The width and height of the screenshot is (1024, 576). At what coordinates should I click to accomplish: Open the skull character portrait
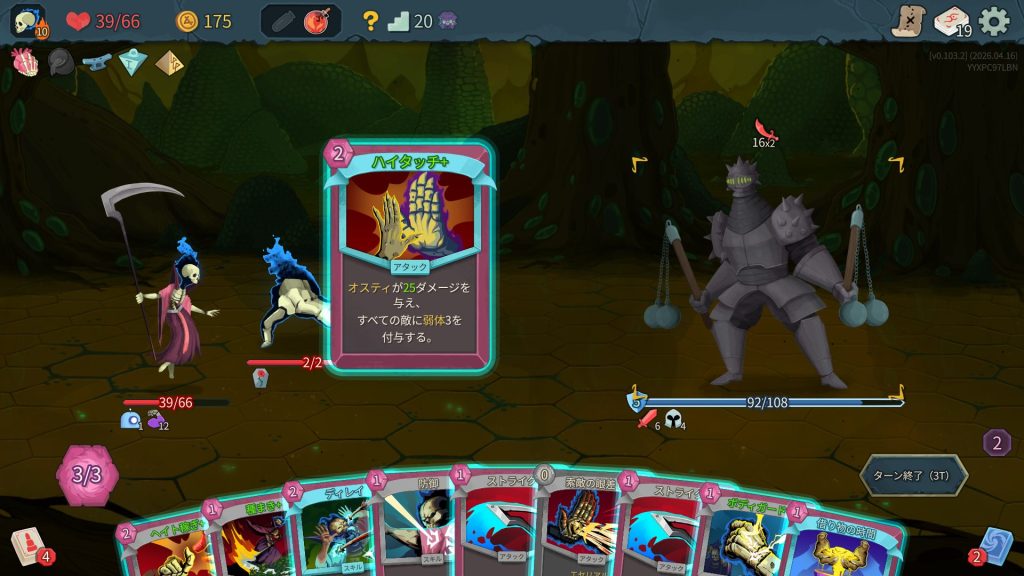27,22
